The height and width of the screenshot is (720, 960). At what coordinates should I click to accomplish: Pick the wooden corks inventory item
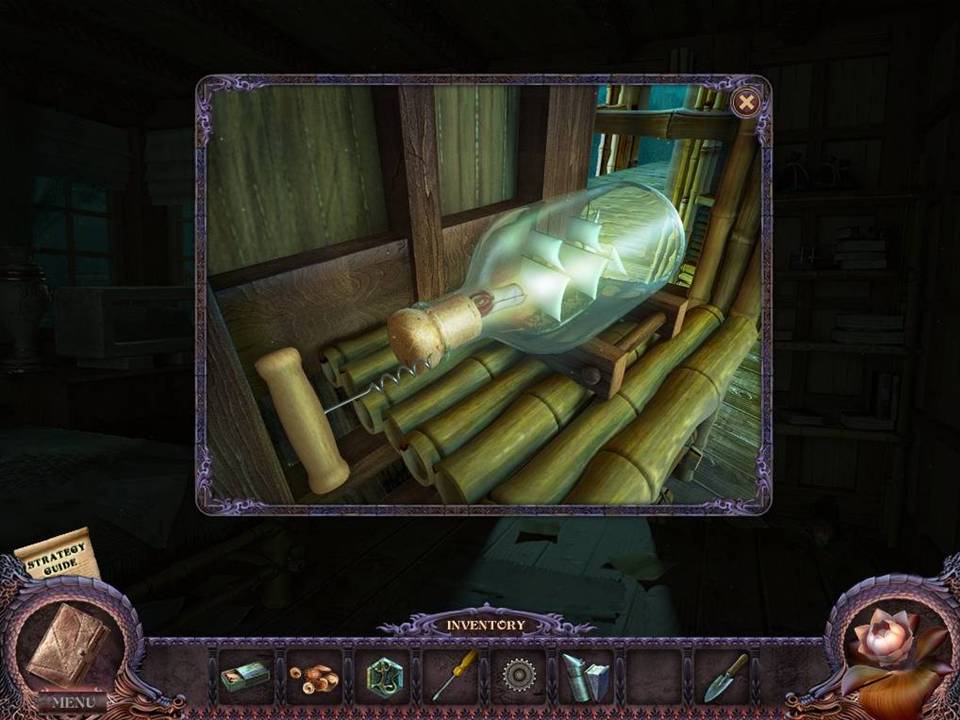pyautogui.click(x=313, y=677)
